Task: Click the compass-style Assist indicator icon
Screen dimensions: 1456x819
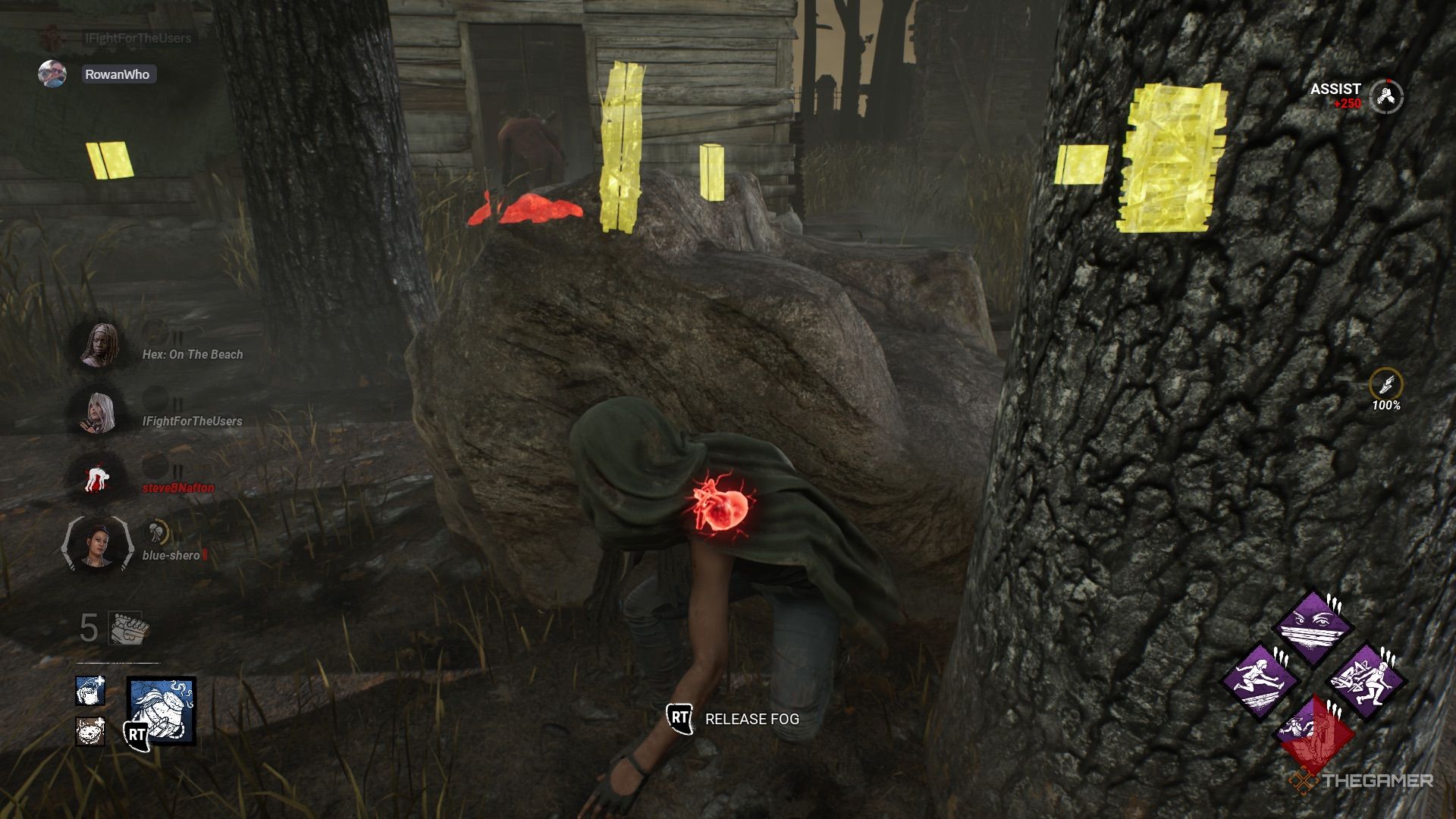Action: 1388,97
